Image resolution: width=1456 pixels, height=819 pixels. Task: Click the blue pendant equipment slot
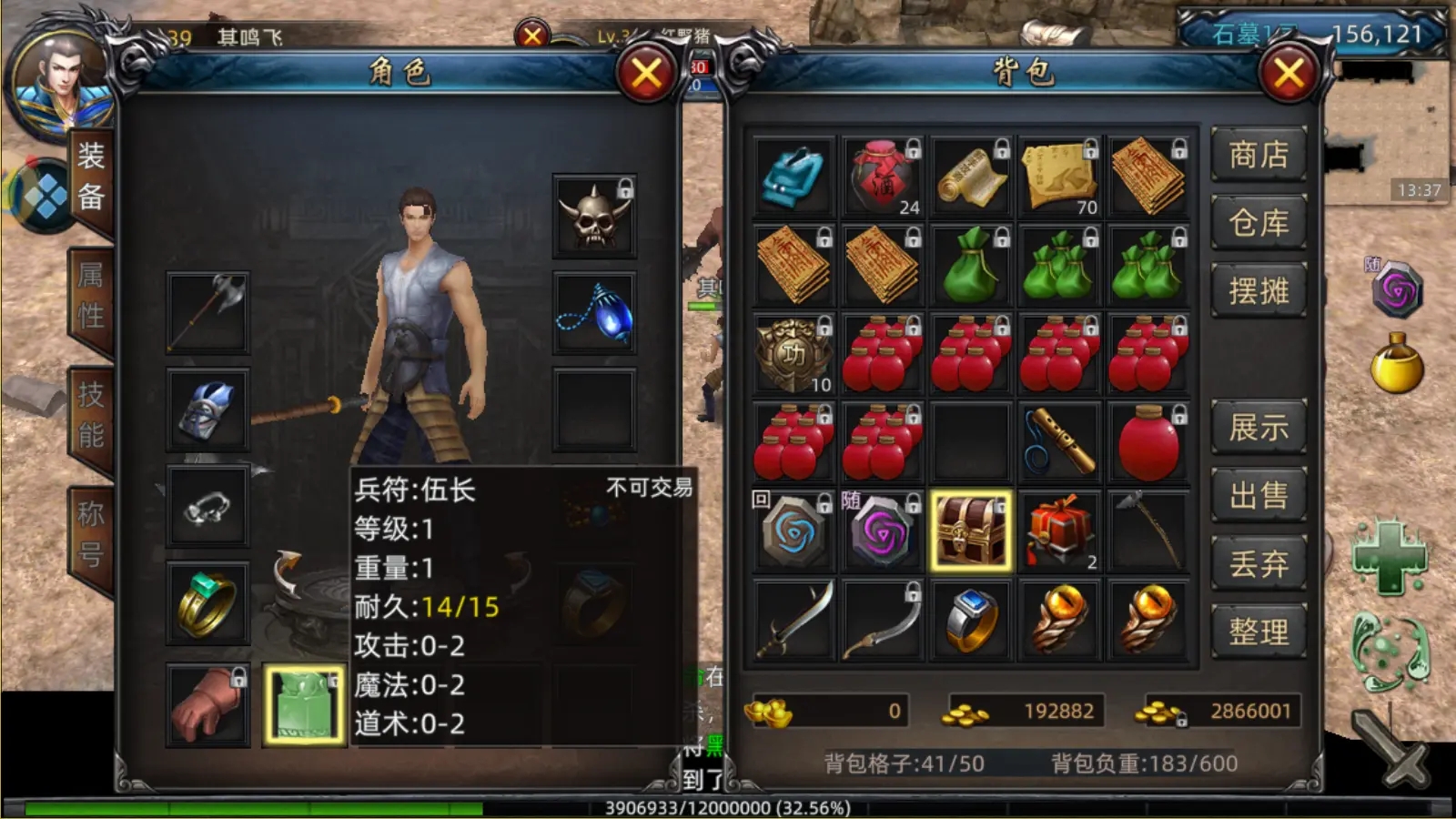tap(594, 309)
